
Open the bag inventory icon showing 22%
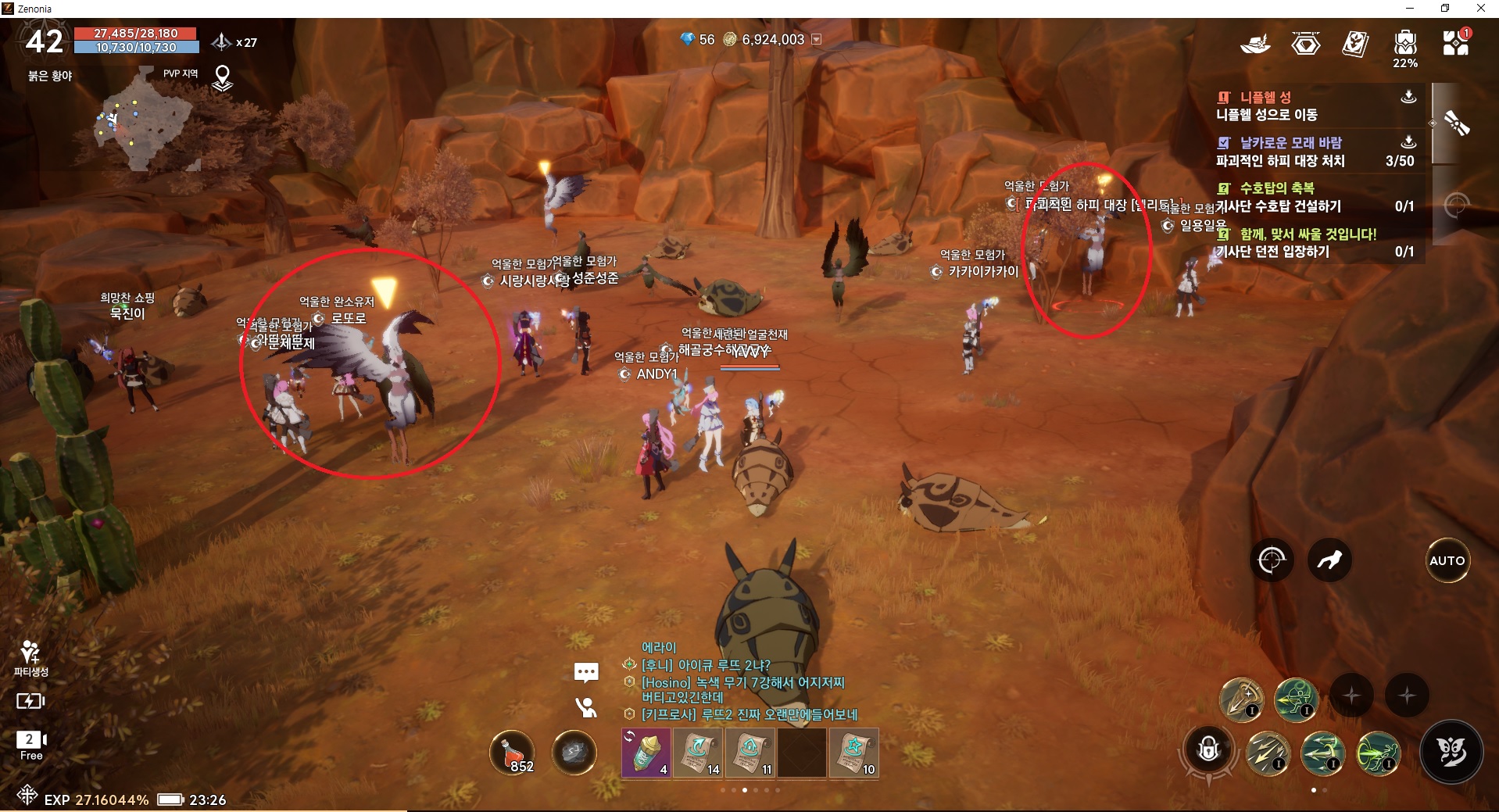[x=1404, y=45]
